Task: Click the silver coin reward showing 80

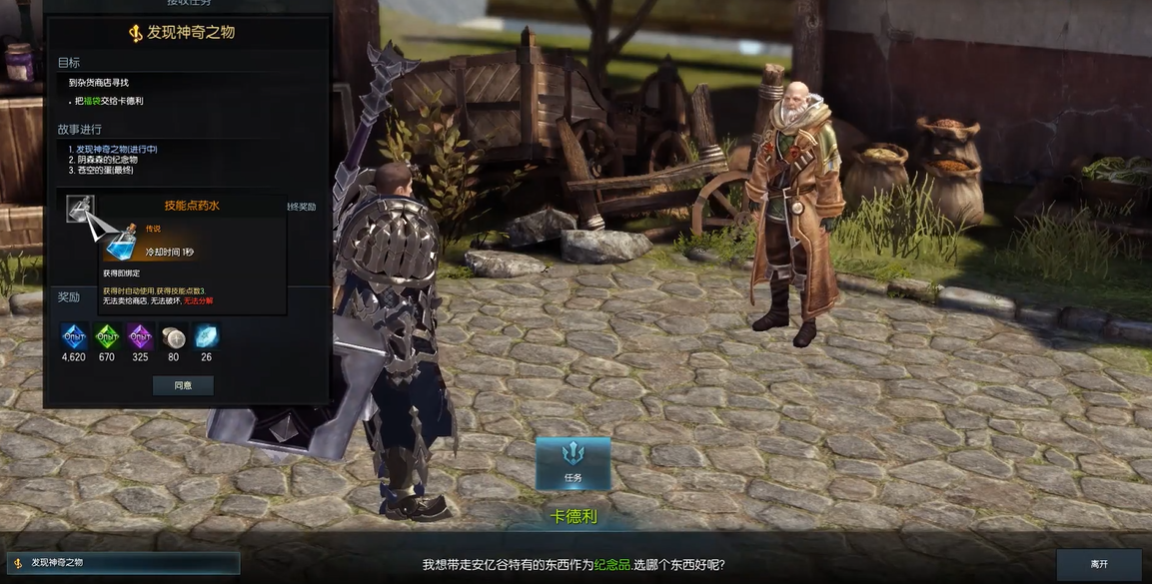Action: [173, 337]
